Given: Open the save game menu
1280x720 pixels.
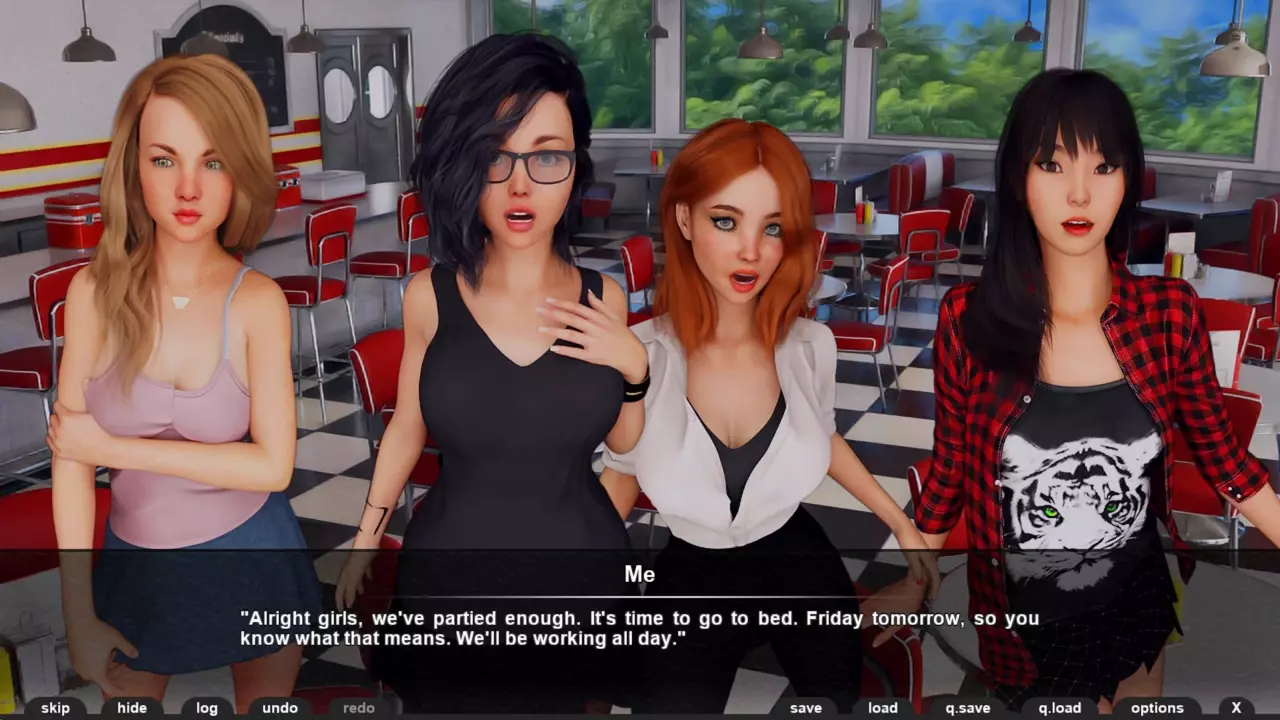Looking at the screenshot, I should [806, 708].
